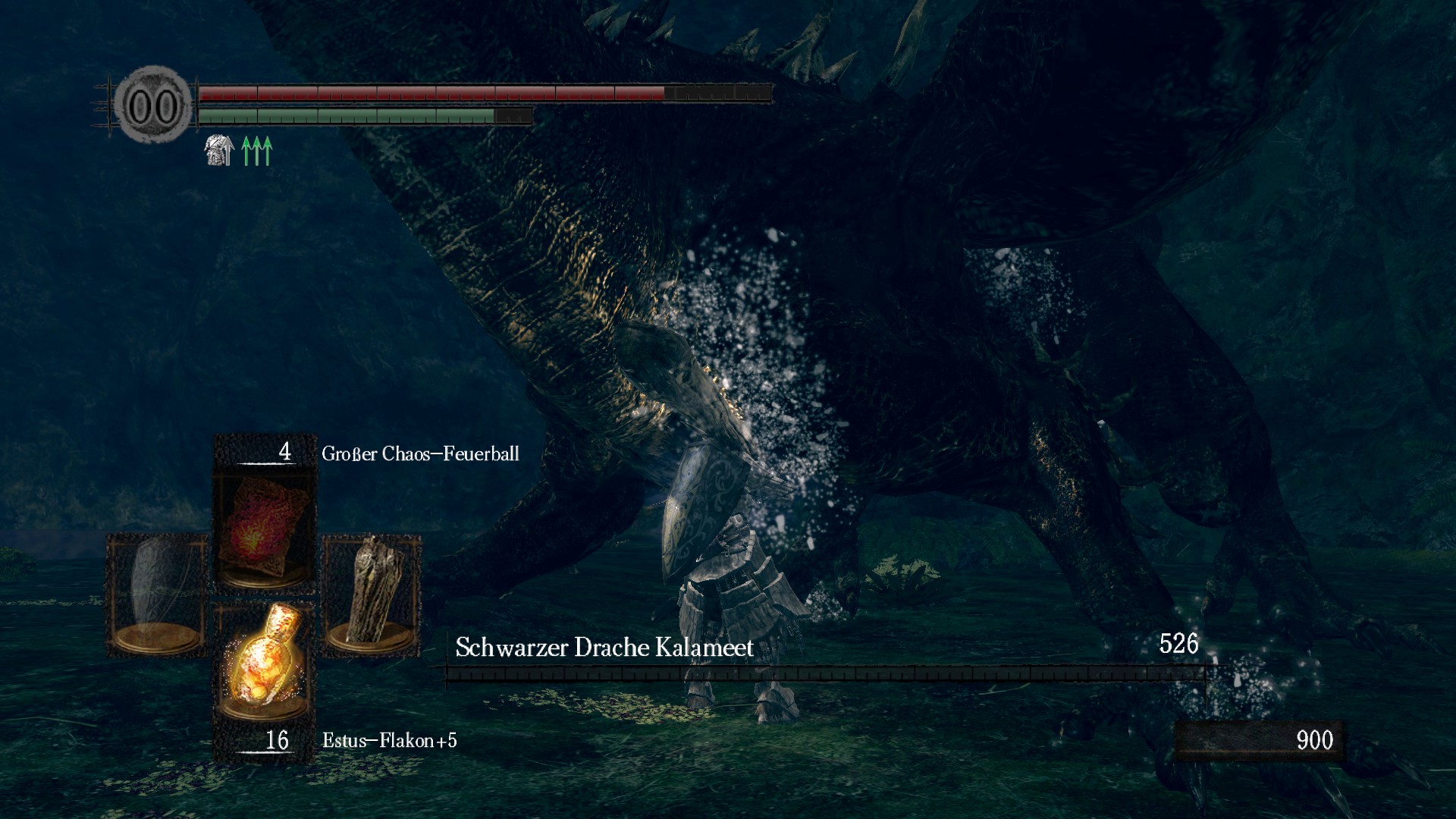
Task: Select the right-hand weapon slot
Action: tap(372, 594)
